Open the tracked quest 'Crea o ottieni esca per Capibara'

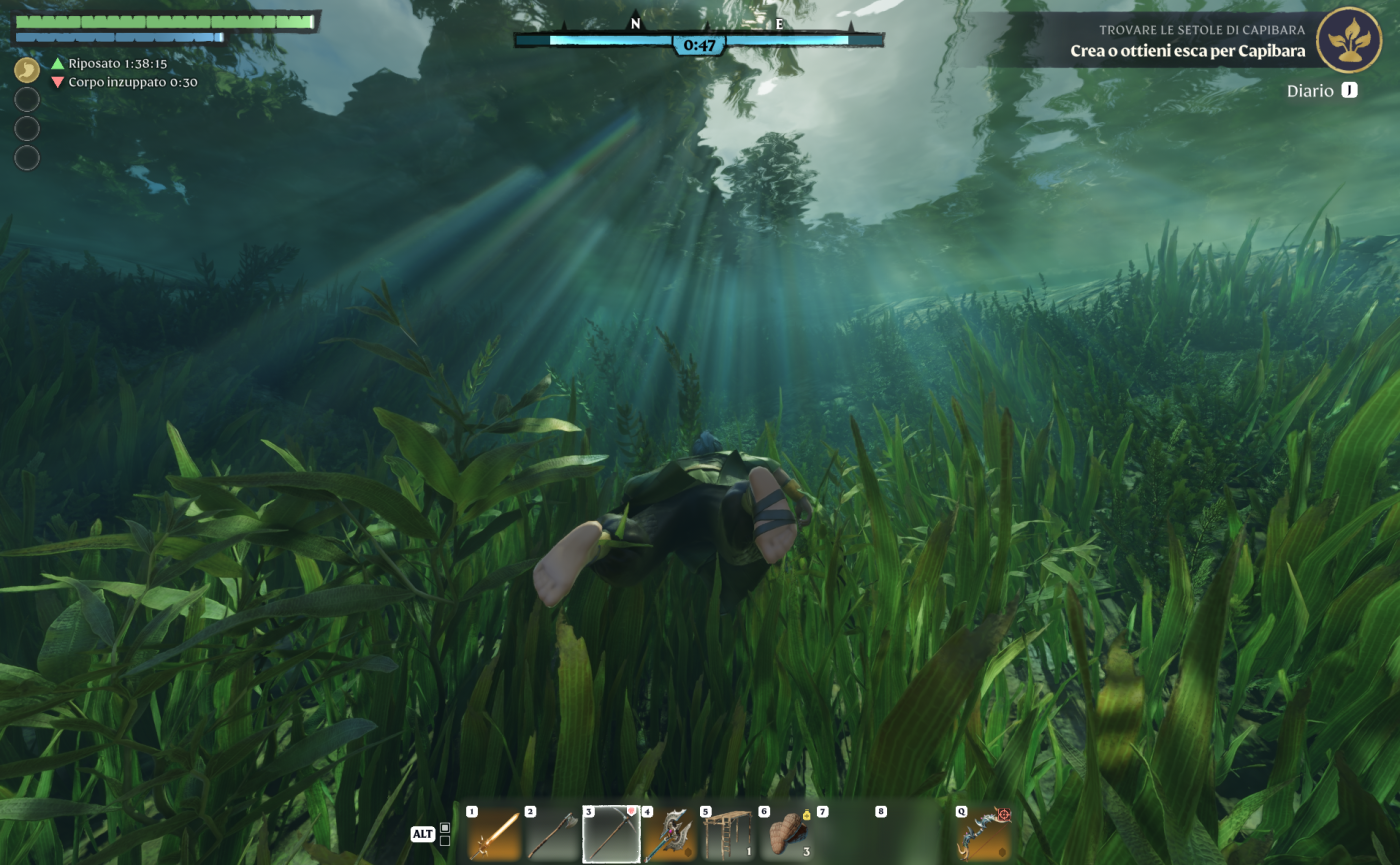coord(1187,50)
